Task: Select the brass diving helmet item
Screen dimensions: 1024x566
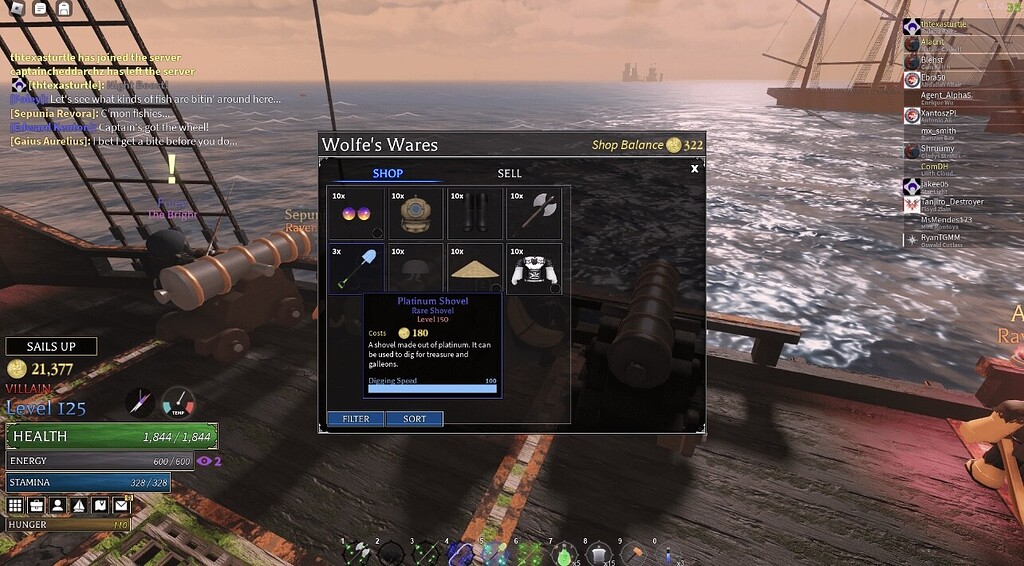Action: click(414, 212)
